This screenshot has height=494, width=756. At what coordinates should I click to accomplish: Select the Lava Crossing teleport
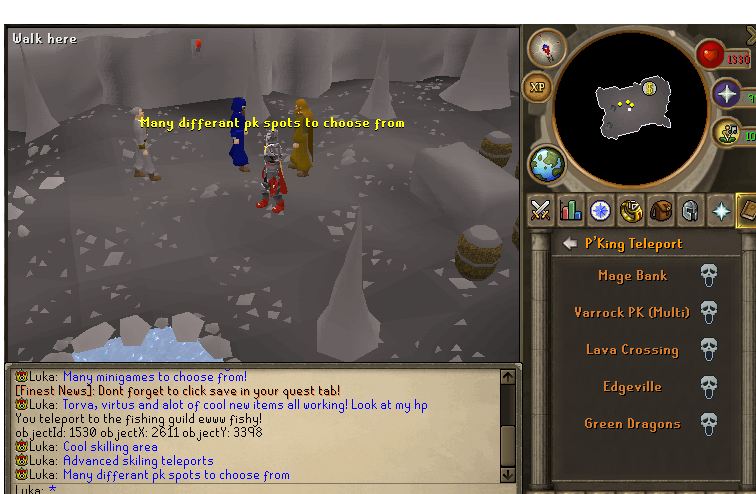coord(632,350)
